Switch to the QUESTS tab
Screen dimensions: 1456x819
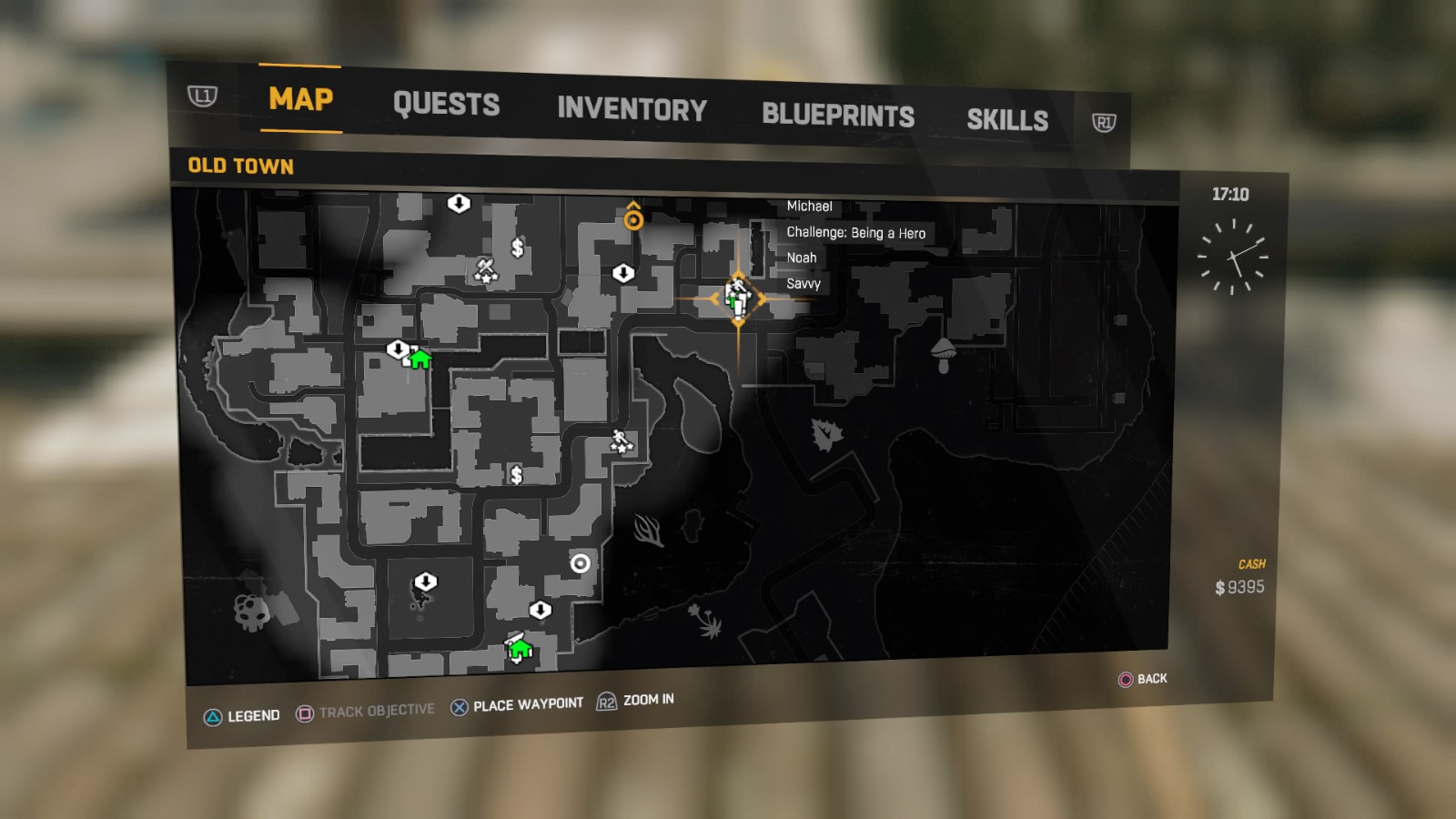pyautogui.click(x=447, y=104)
